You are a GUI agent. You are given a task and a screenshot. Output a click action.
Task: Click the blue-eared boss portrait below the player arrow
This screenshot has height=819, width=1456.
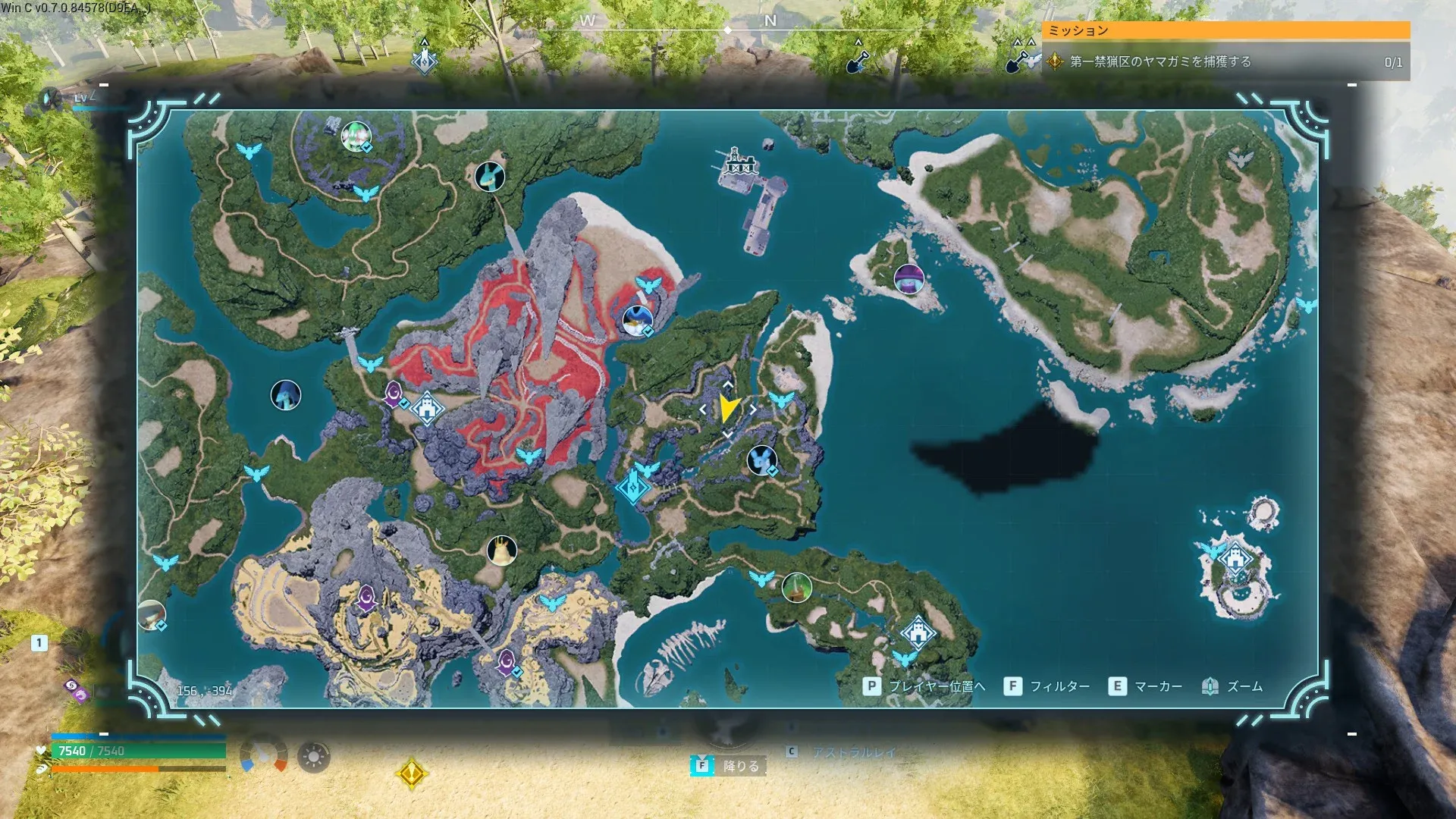coord(761,460)
